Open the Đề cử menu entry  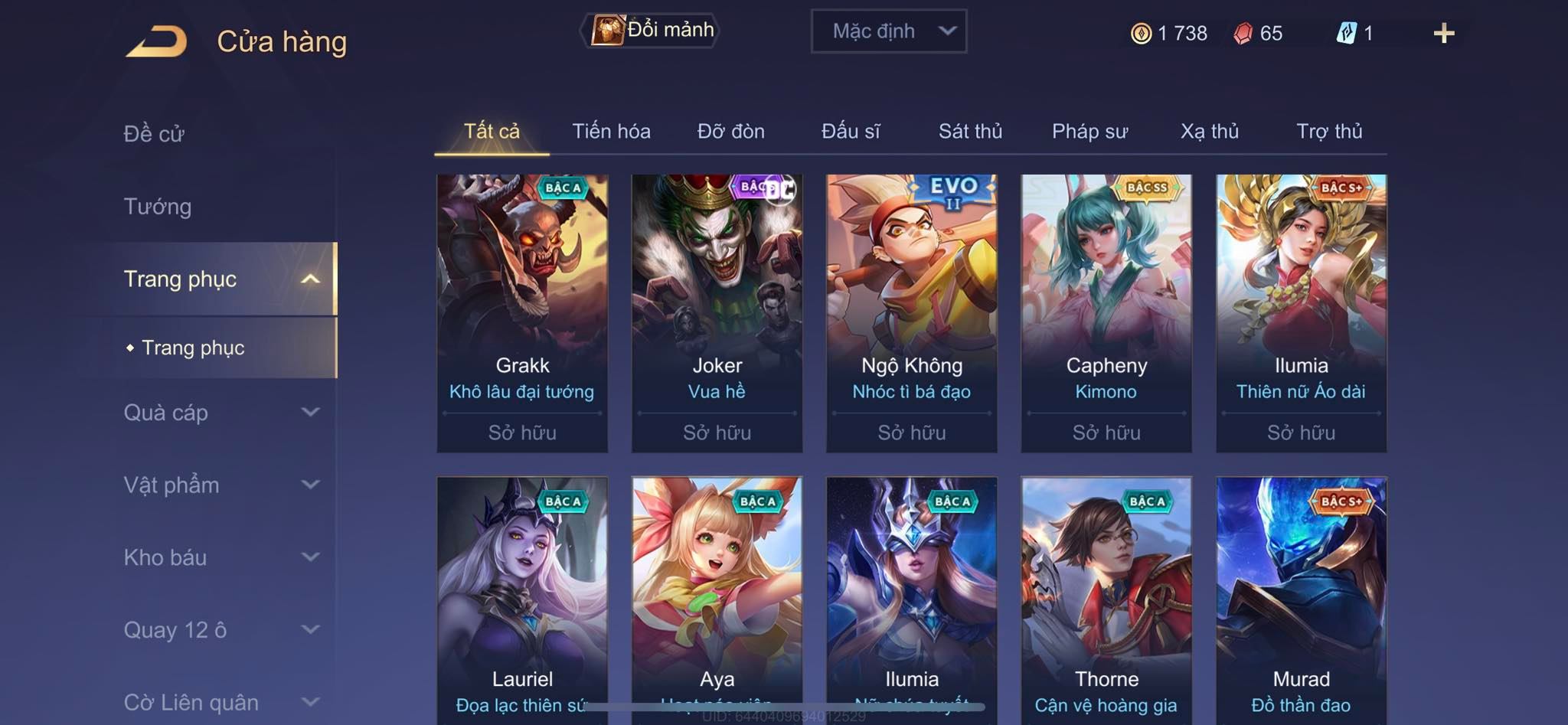(154, 134)
